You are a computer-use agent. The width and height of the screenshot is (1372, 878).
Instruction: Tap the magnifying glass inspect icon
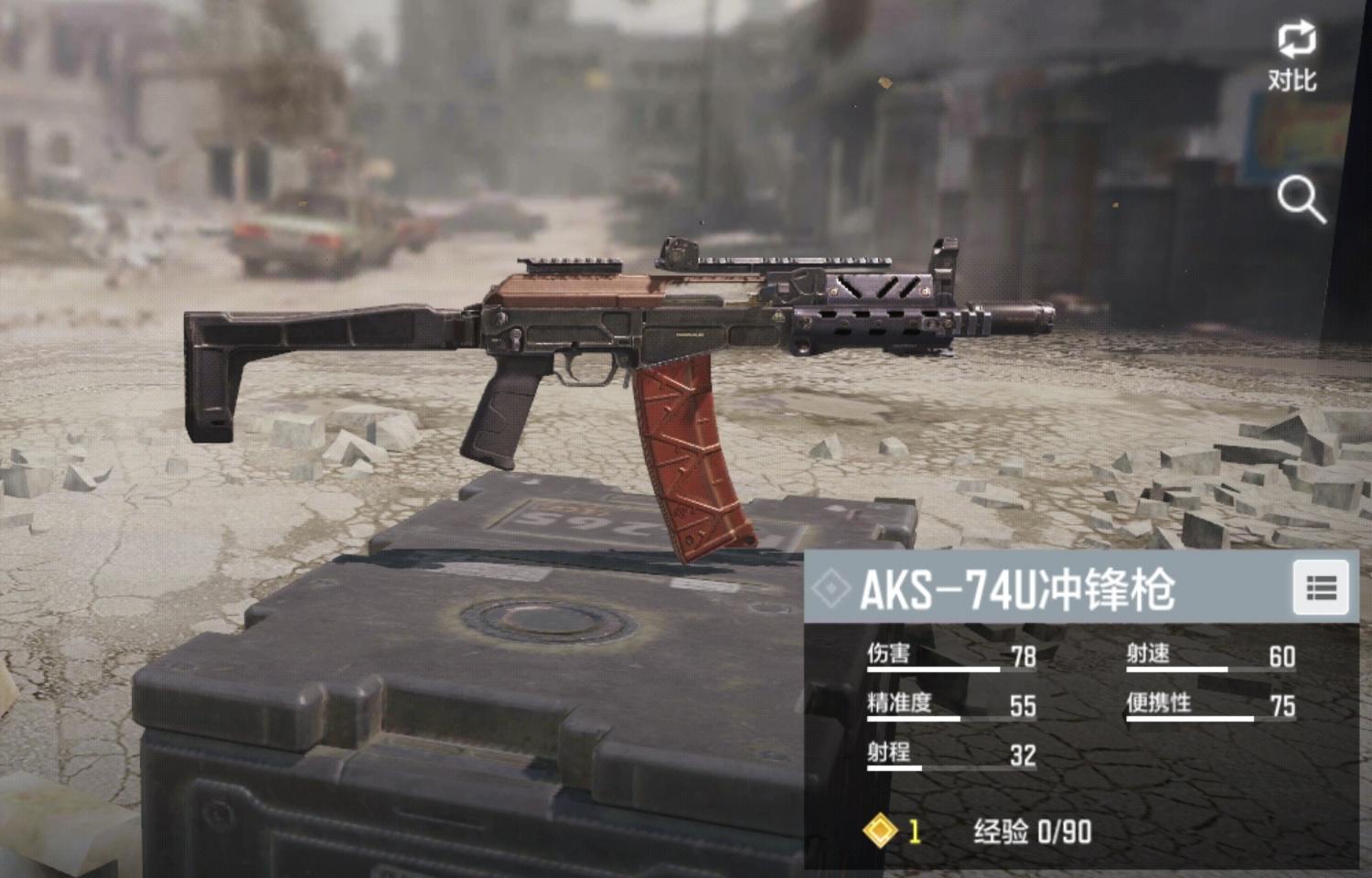coord(1301,198)
